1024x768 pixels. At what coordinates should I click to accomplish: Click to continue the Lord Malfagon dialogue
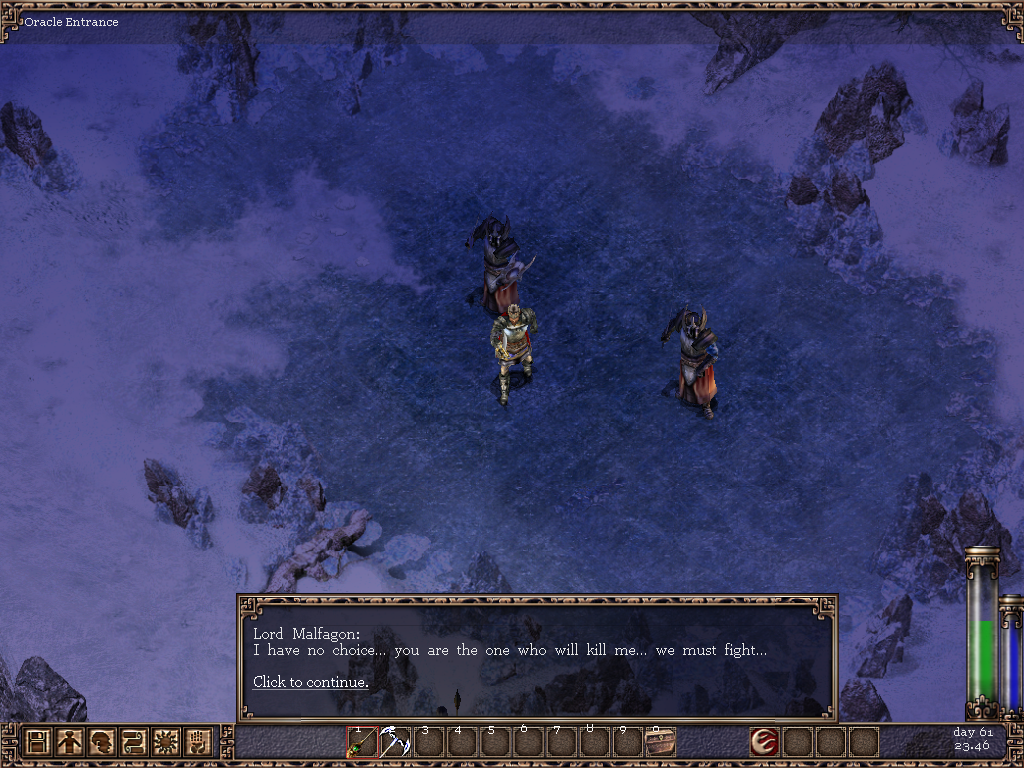pos(310,682)
